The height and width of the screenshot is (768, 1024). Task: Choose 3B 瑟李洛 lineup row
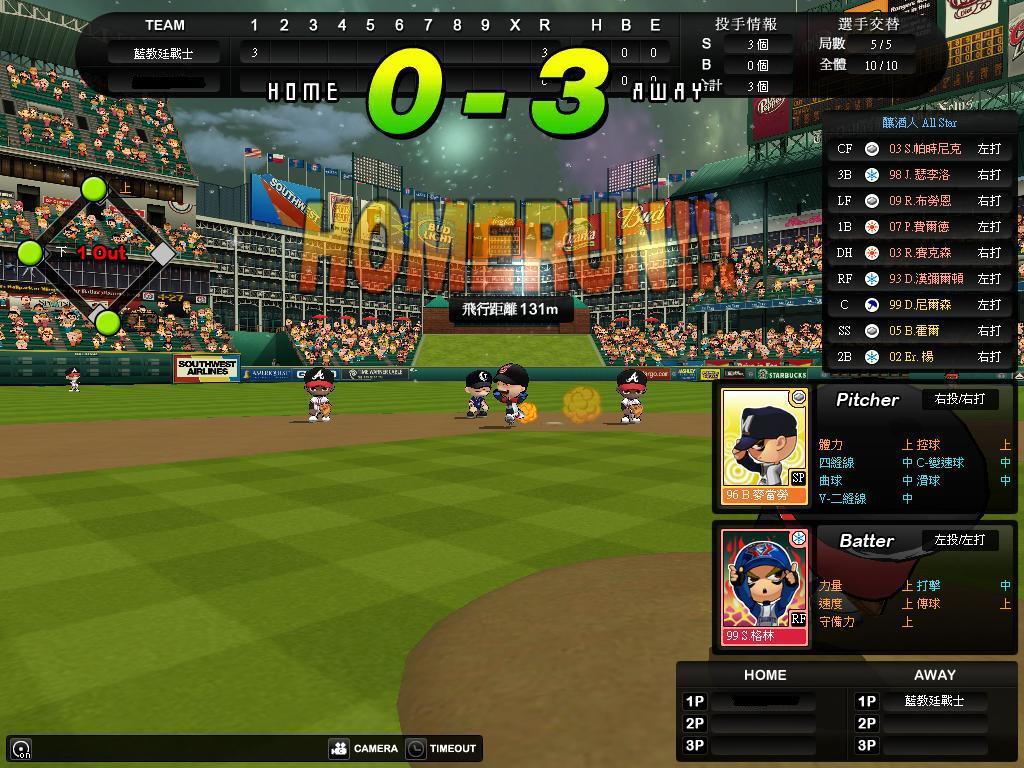pyautogui.click(x=919, y=175)
